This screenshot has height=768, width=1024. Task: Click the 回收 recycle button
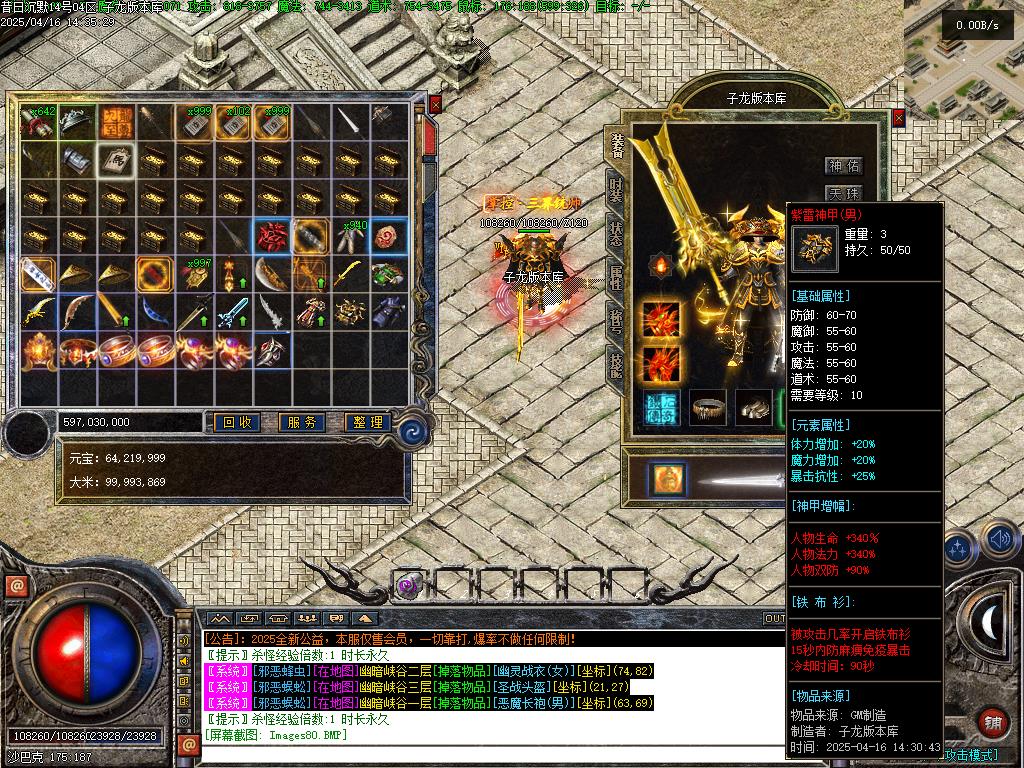(238, 423)
